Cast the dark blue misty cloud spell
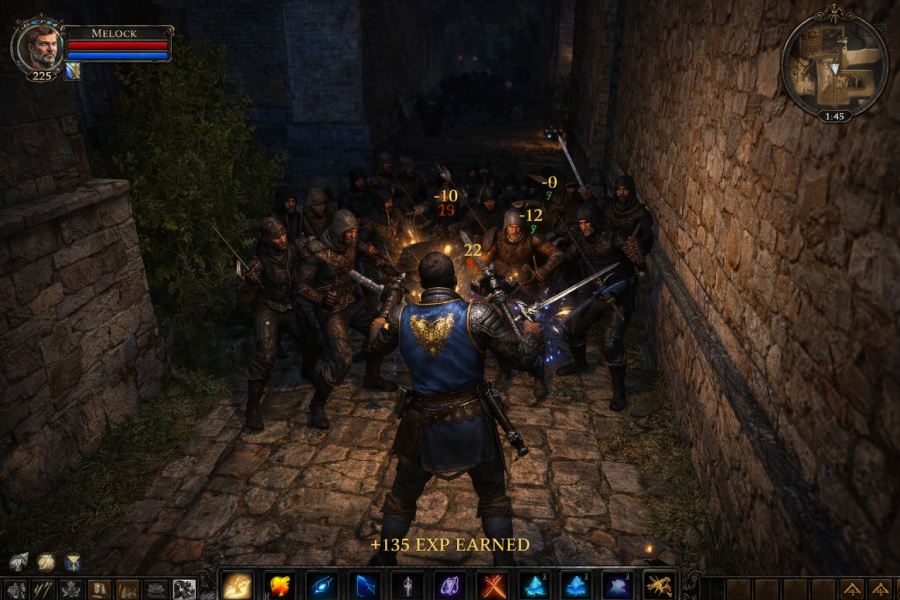Screen dimensions: 900x600 (x=617, y=585)
